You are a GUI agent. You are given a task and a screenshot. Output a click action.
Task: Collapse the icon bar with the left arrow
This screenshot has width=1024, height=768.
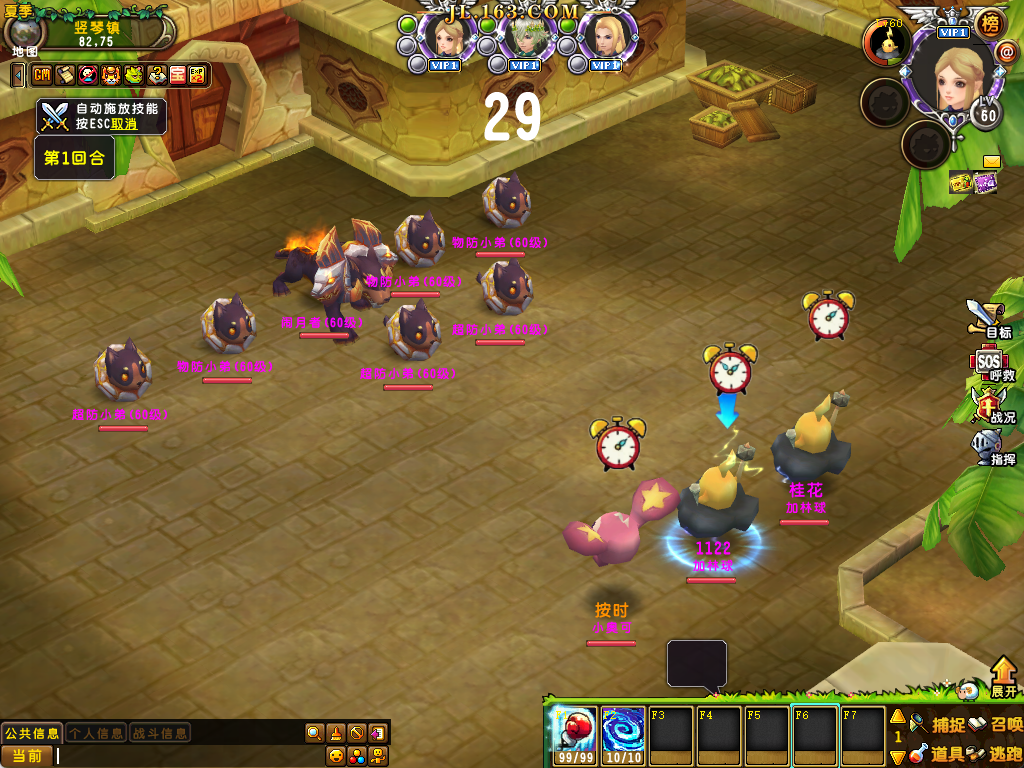[x=18, y=75]
